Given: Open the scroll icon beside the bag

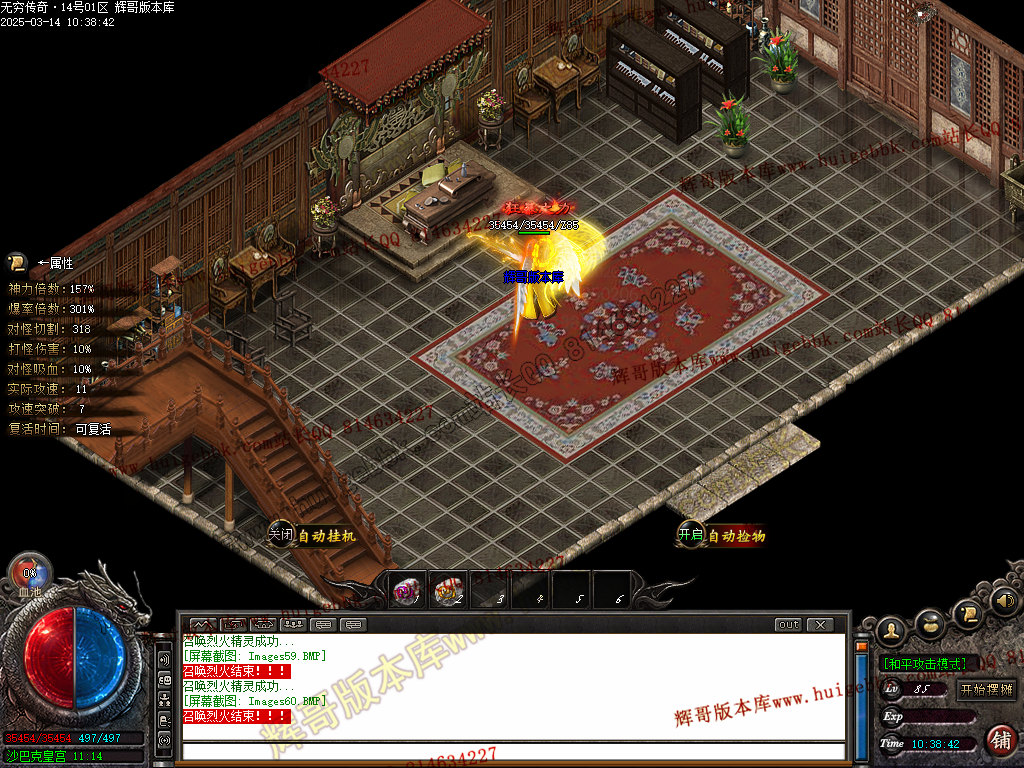Looking at the screenshot, I should [x=967, y=614].
